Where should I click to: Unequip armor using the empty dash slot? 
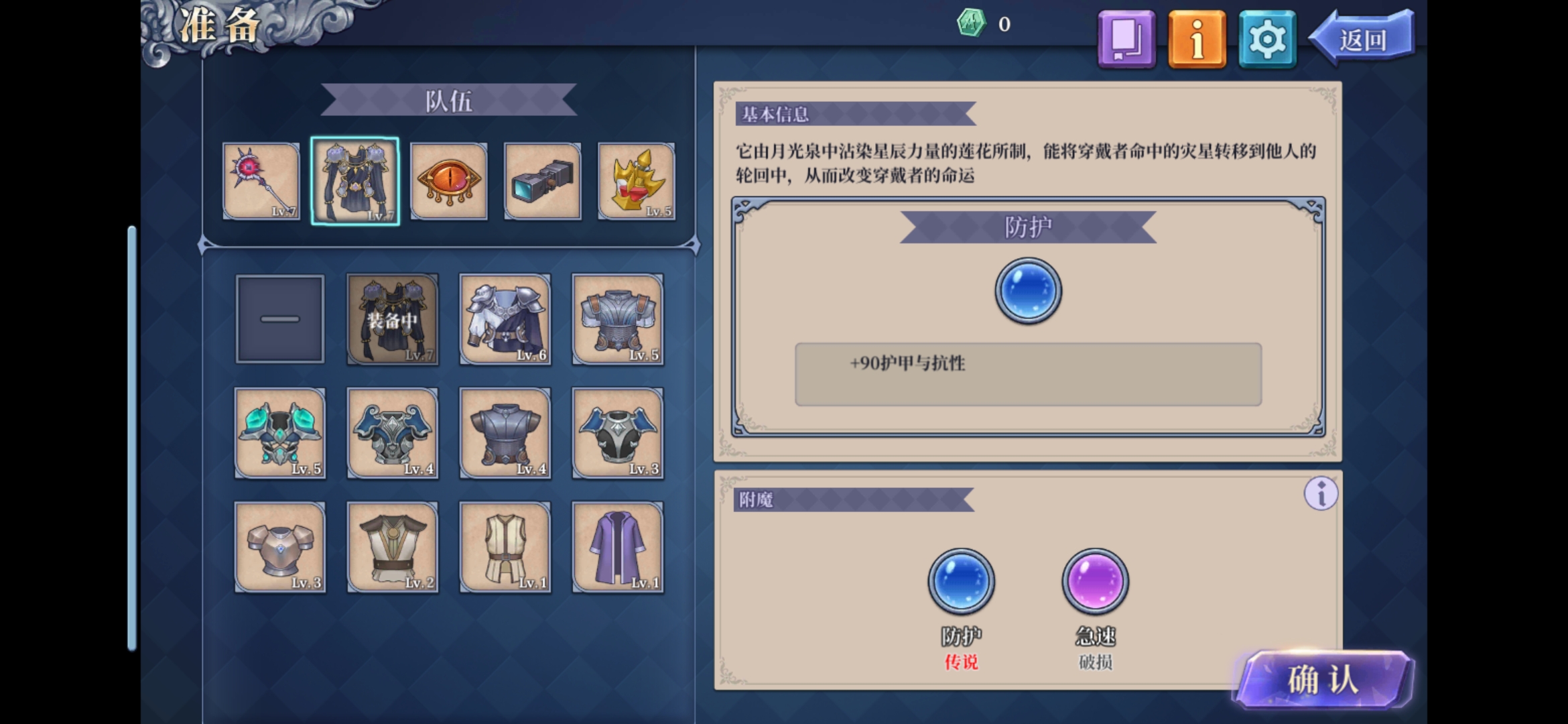click(280, 319)
